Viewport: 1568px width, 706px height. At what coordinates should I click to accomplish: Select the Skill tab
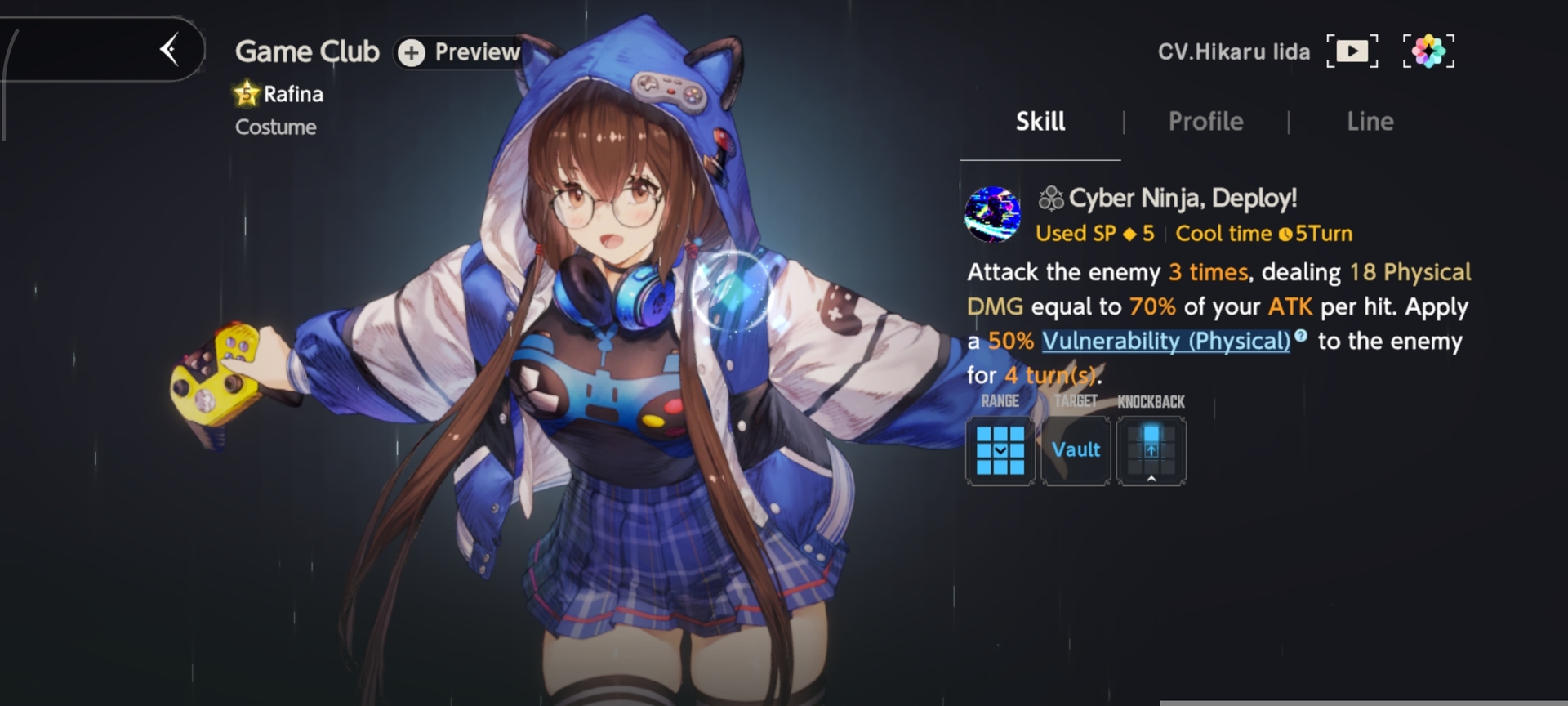[x=1040, y=122]
